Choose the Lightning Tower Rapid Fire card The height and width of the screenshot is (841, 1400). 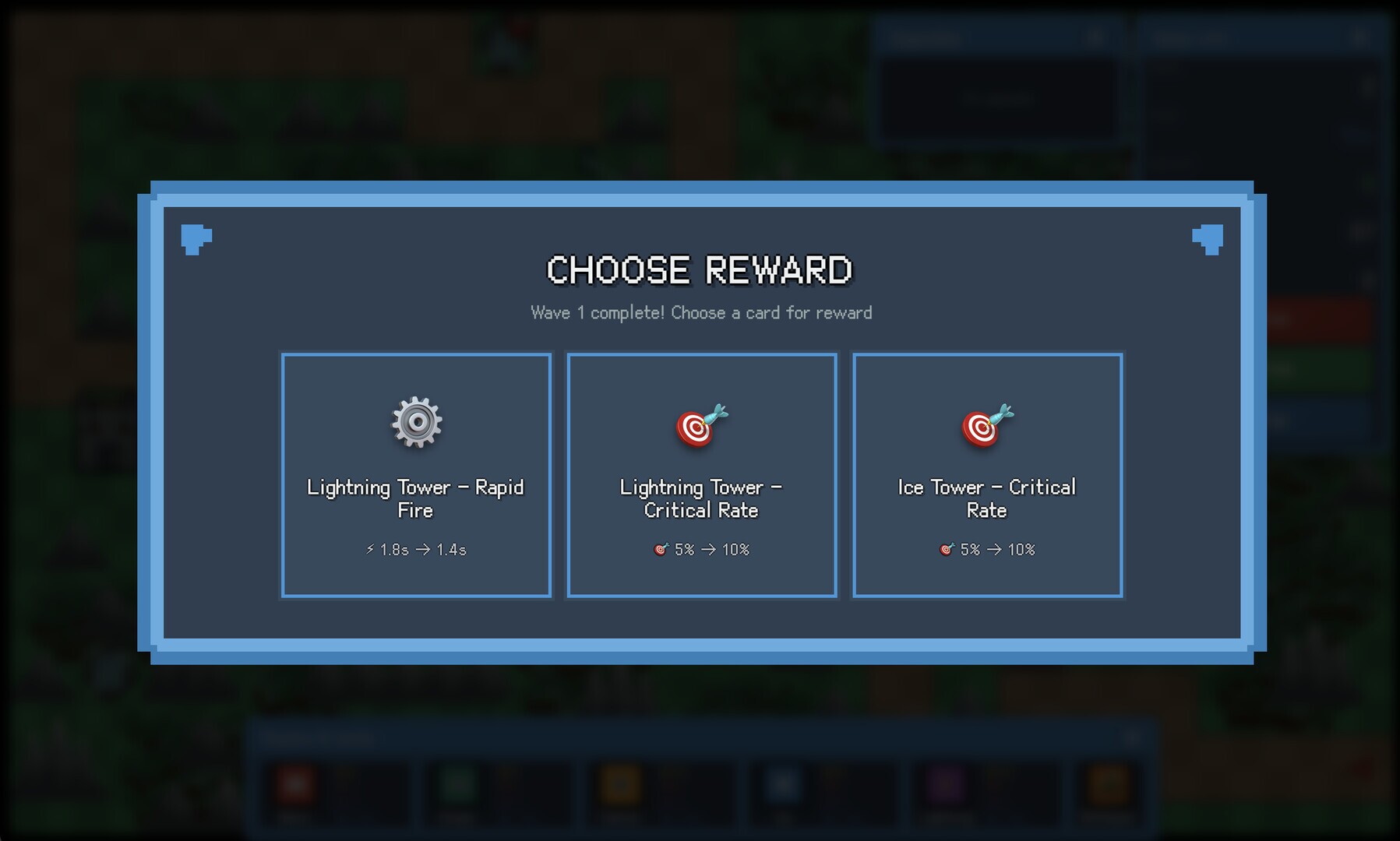click(x=416, y=475)
